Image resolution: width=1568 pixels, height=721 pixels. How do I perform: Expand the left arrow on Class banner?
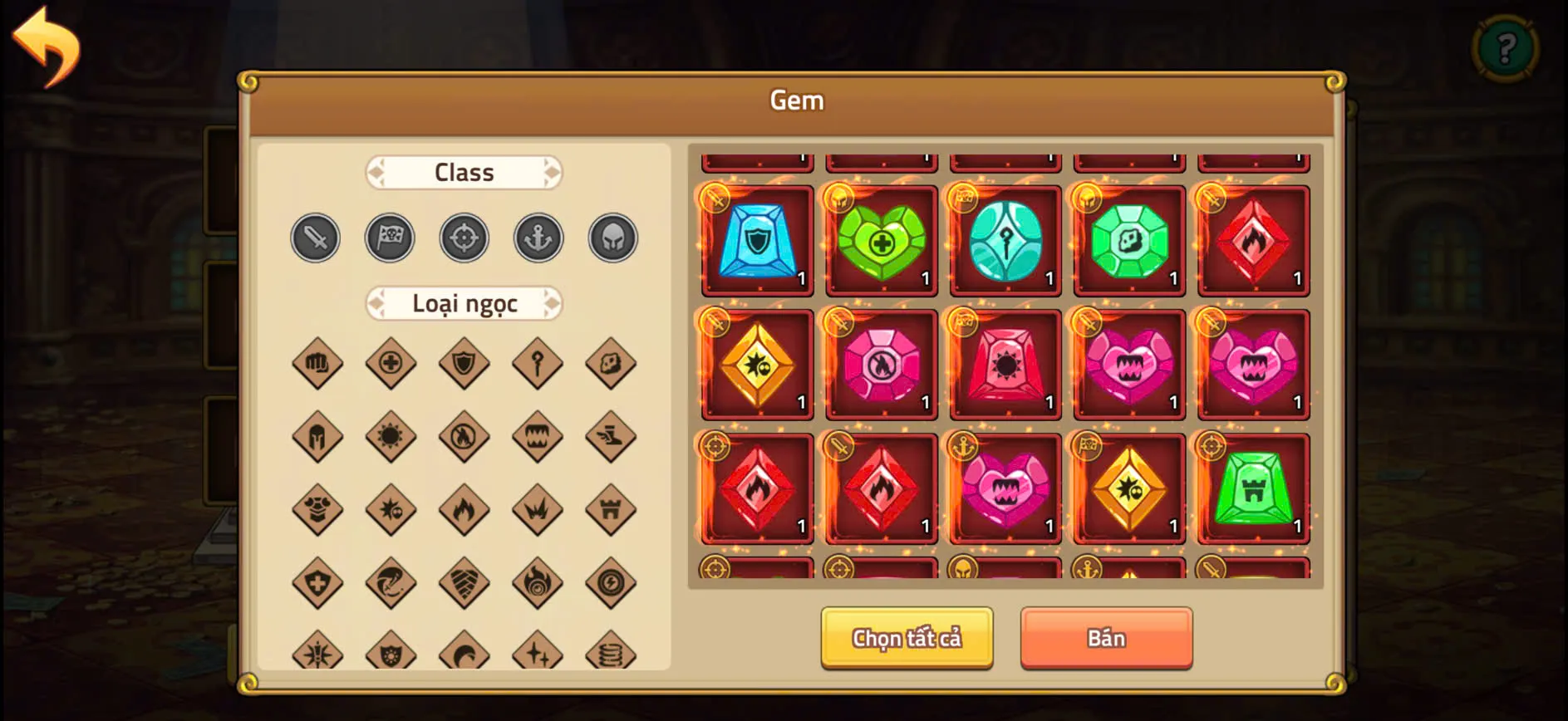tap(376, 172)
